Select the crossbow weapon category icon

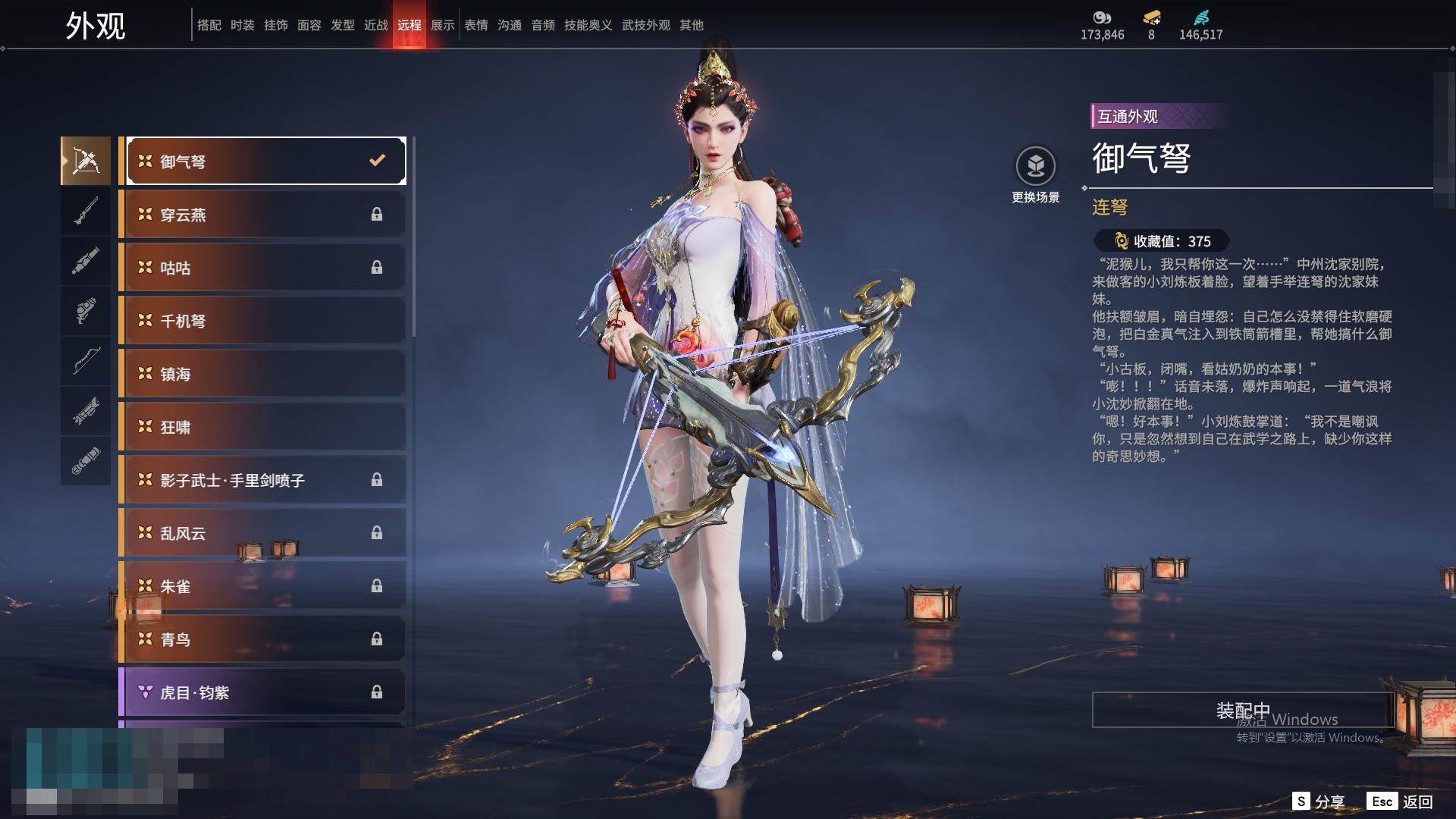click(86, 161)
